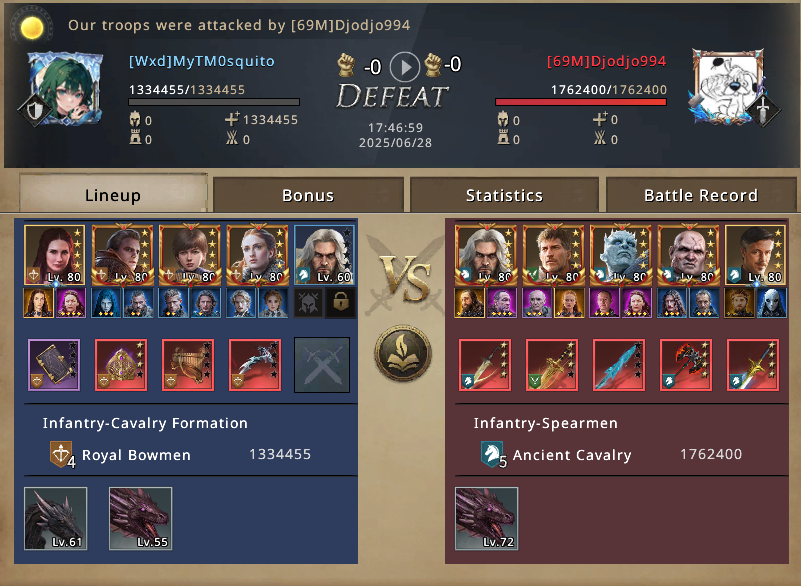Switch to the Bonus tab
This screenshot has height=586, width=801.
coord(308,195)
